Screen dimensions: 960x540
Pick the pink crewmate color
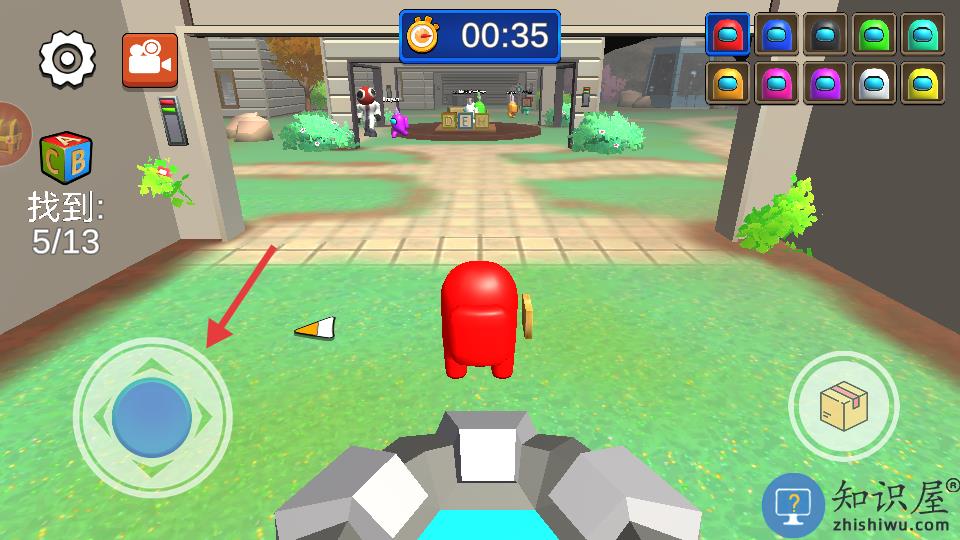[x=776, y=83]
